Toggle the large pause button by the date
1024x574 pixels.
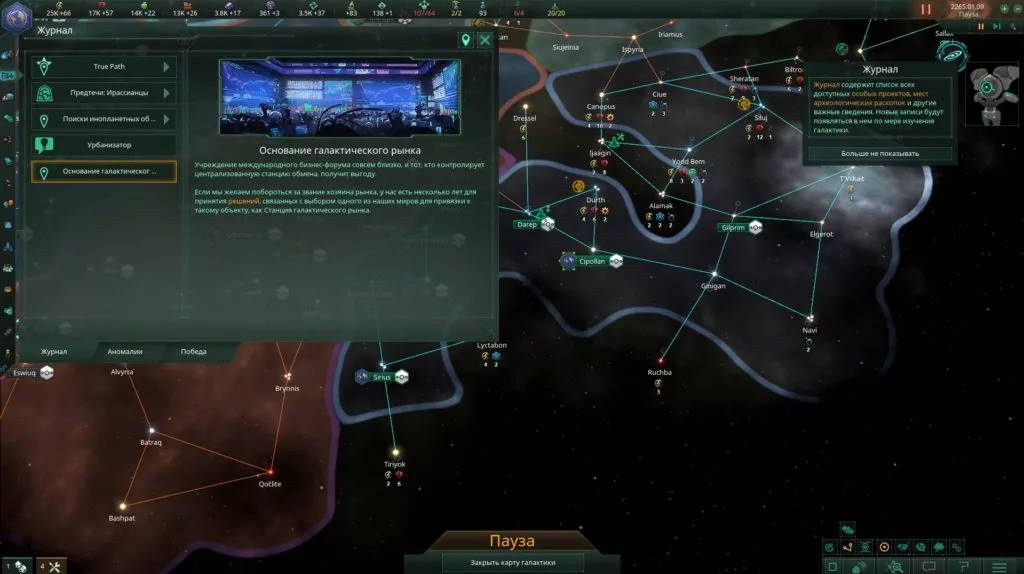click(926, 9)
